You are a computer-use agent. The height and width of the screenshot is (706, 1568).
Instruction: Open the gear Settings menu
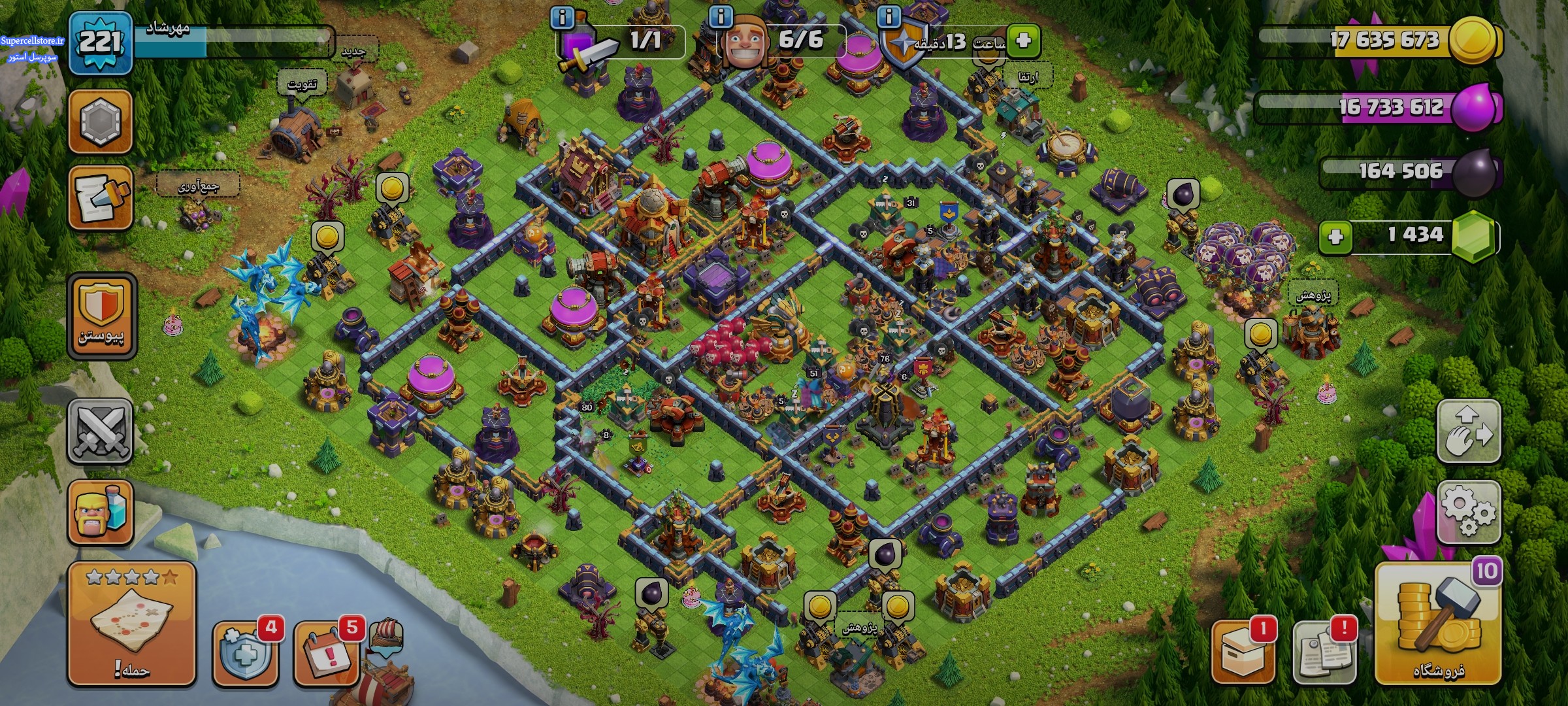[1468, 511]
